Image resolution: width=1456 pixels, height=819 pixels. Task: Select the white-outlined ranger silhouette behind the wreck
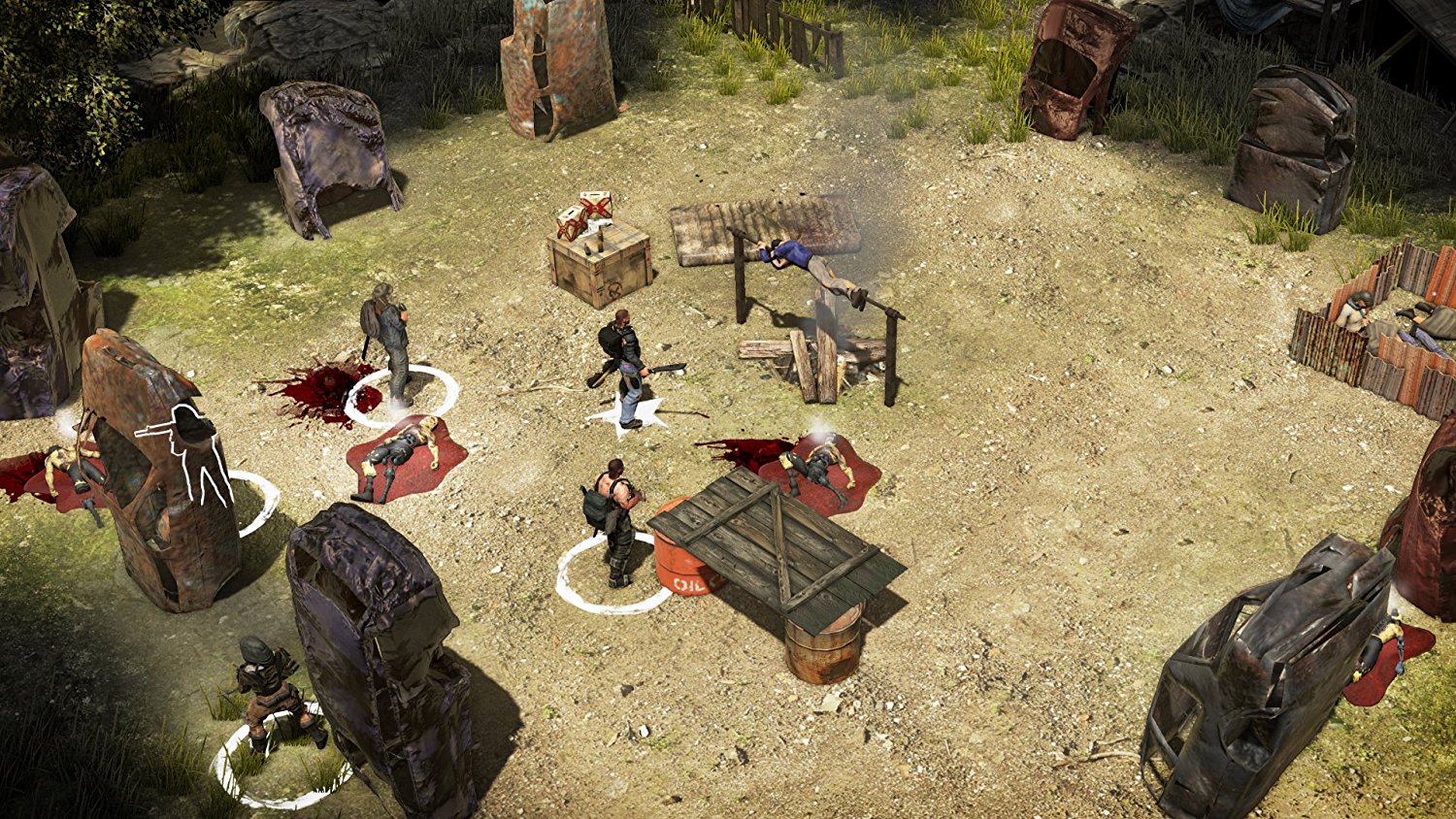pyautogui.click(x=196, y=452)
